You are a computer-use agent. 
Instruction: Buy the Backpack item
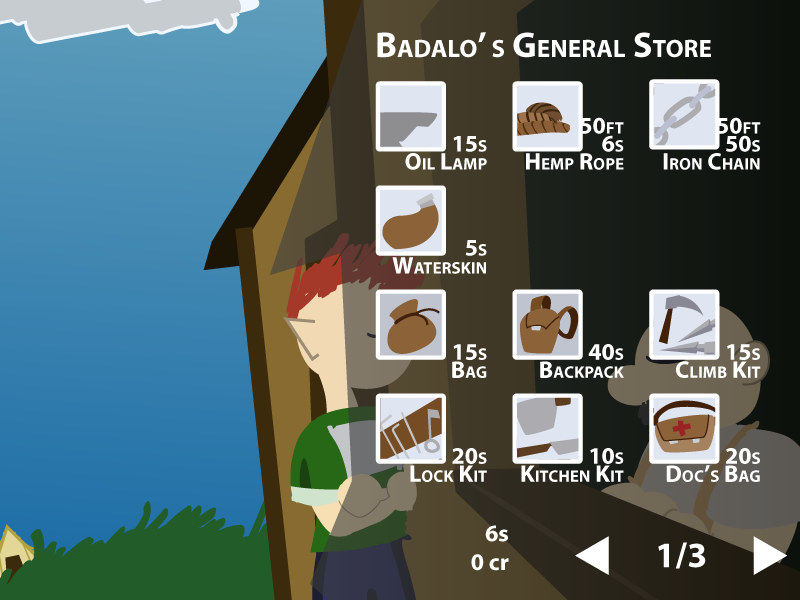pos(547,325)
